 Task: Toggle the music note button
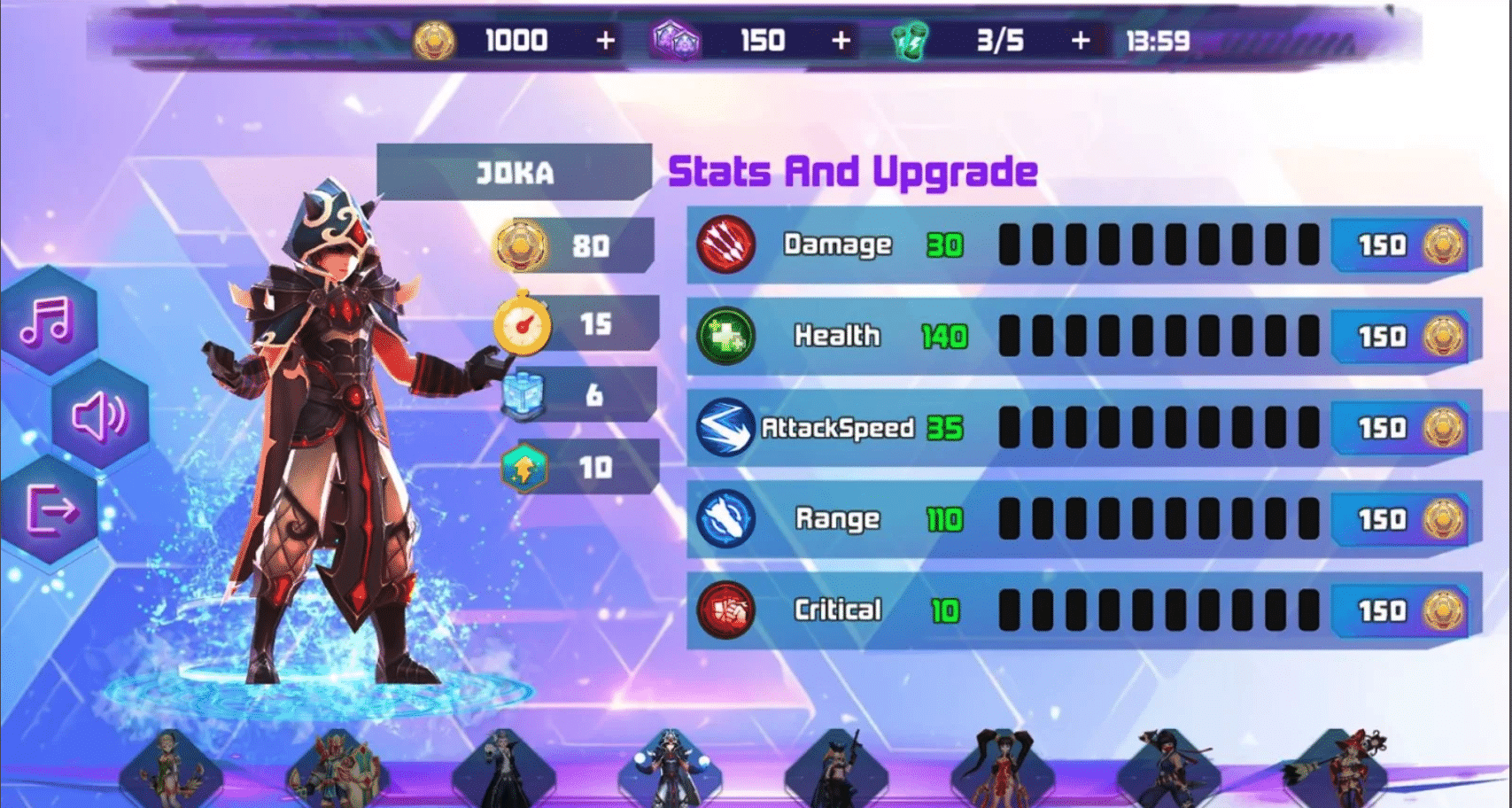(47, 321)
